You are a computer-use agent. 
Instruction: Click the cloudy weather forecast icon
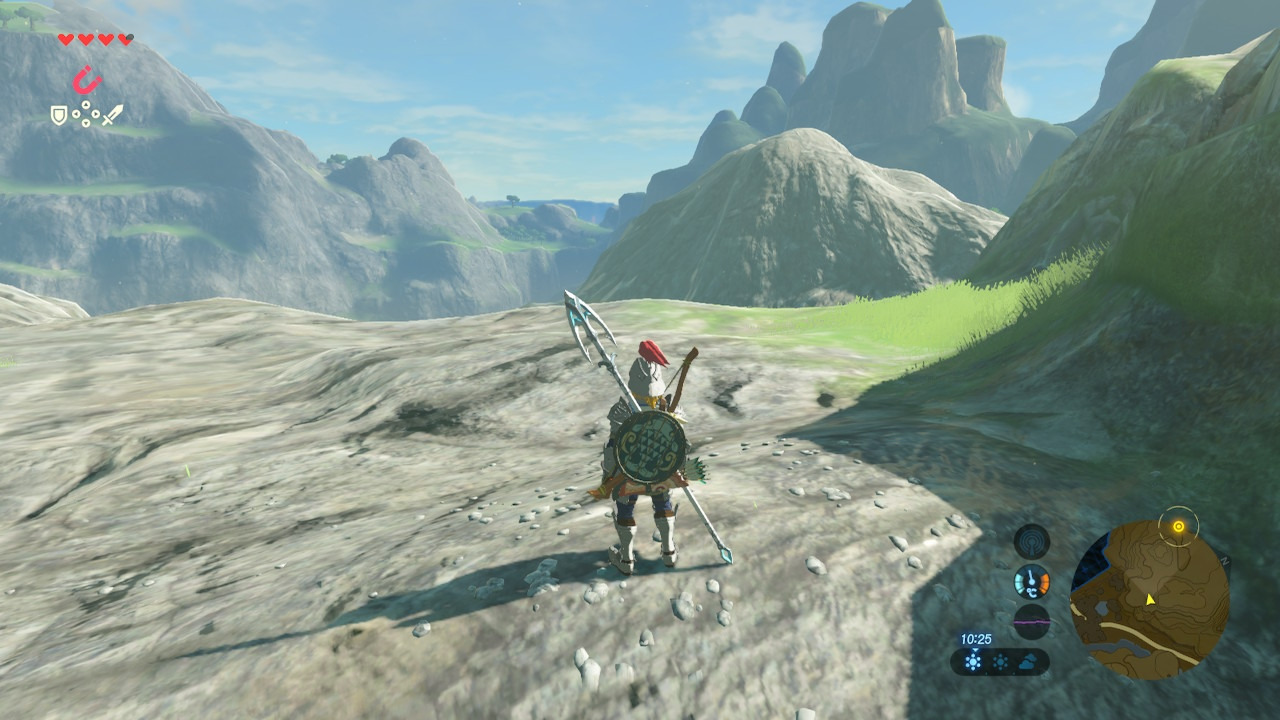(x=1029, y=661)
